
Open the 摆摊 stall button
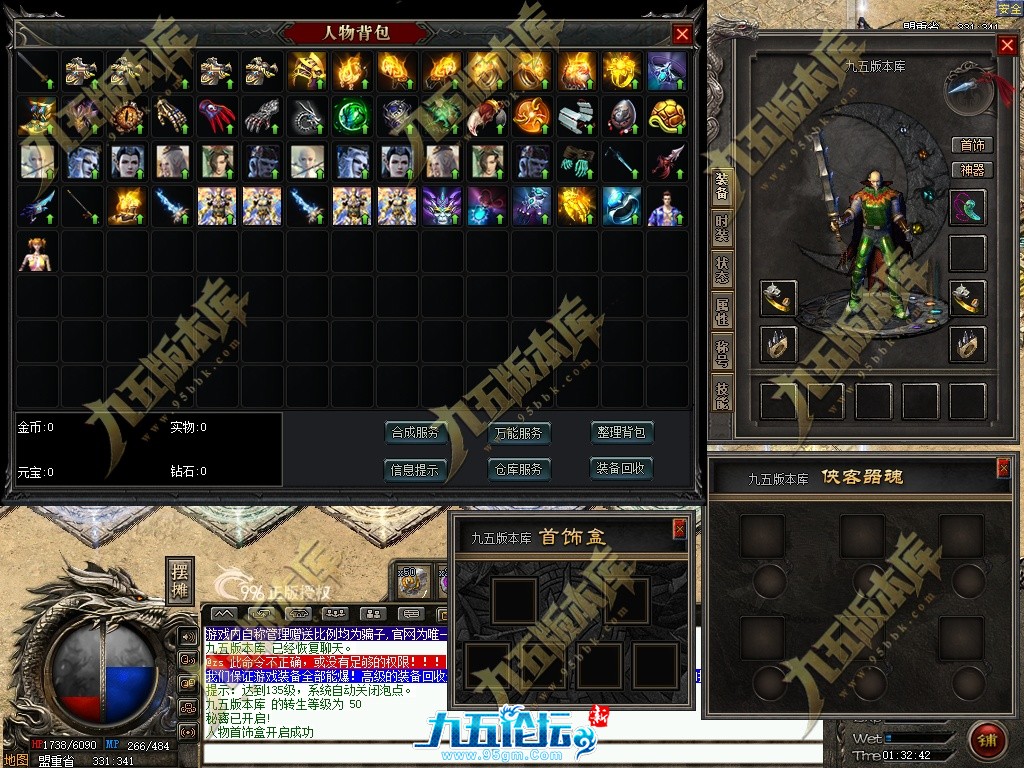pyautogui.click(x=180, y=580)
